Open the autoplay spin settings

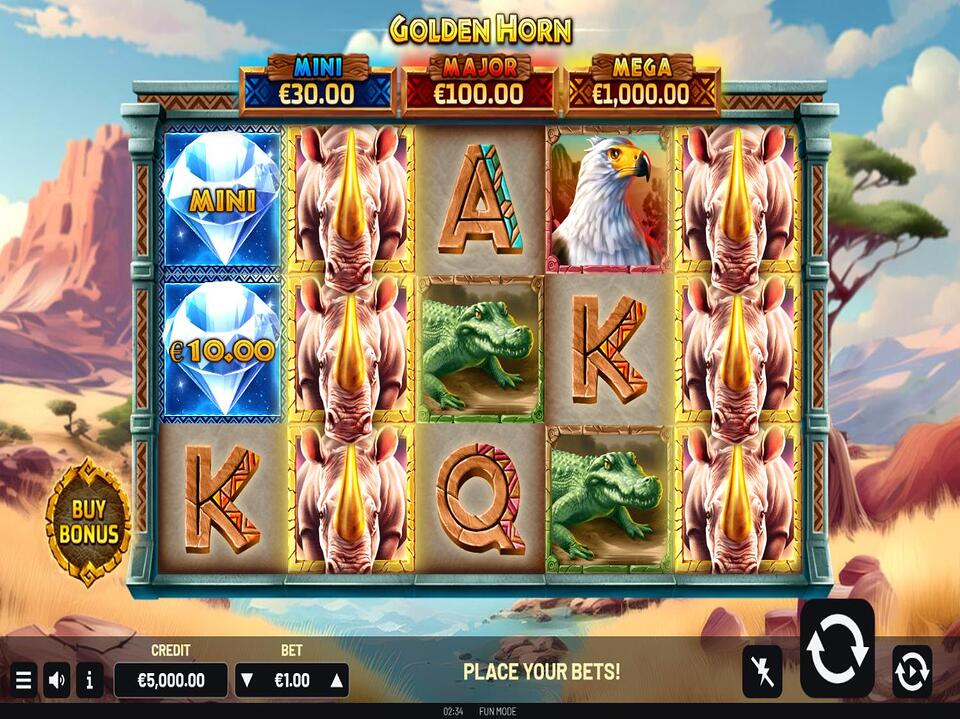pyautogui.click(x=911, y=671)
